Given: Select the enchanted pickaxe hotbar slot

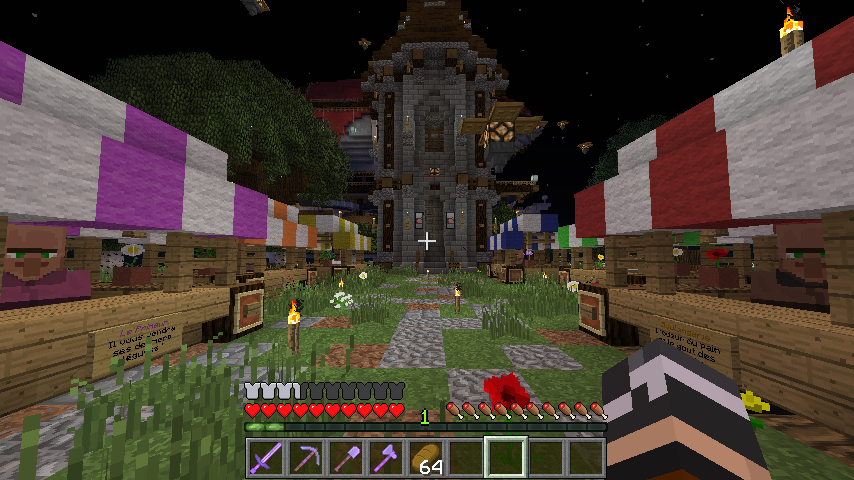Looking at the screenshot, I should click(x=306, y=458).
